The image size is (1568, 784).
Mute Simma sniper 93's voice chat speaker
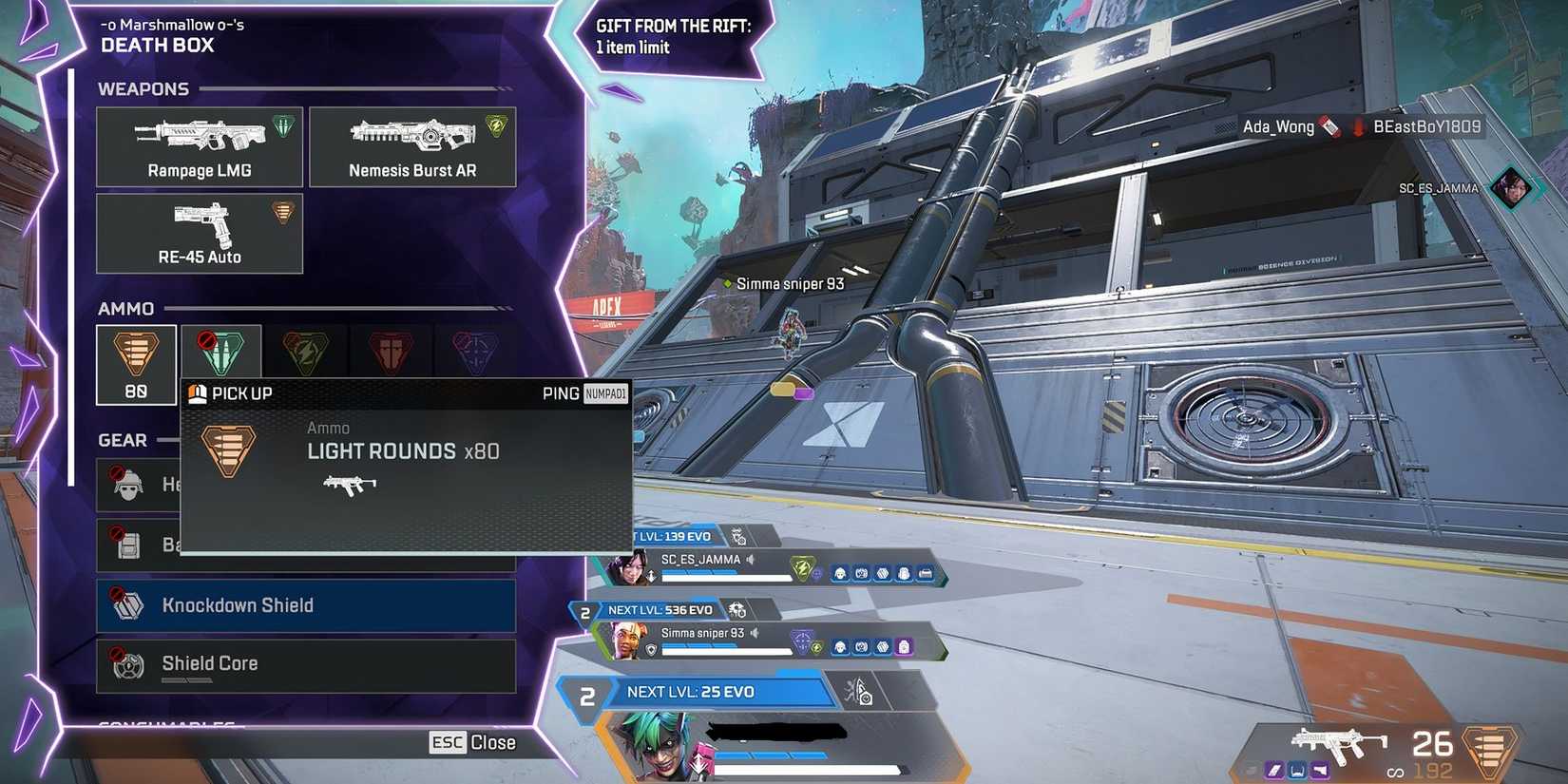[x=755, y=632]
